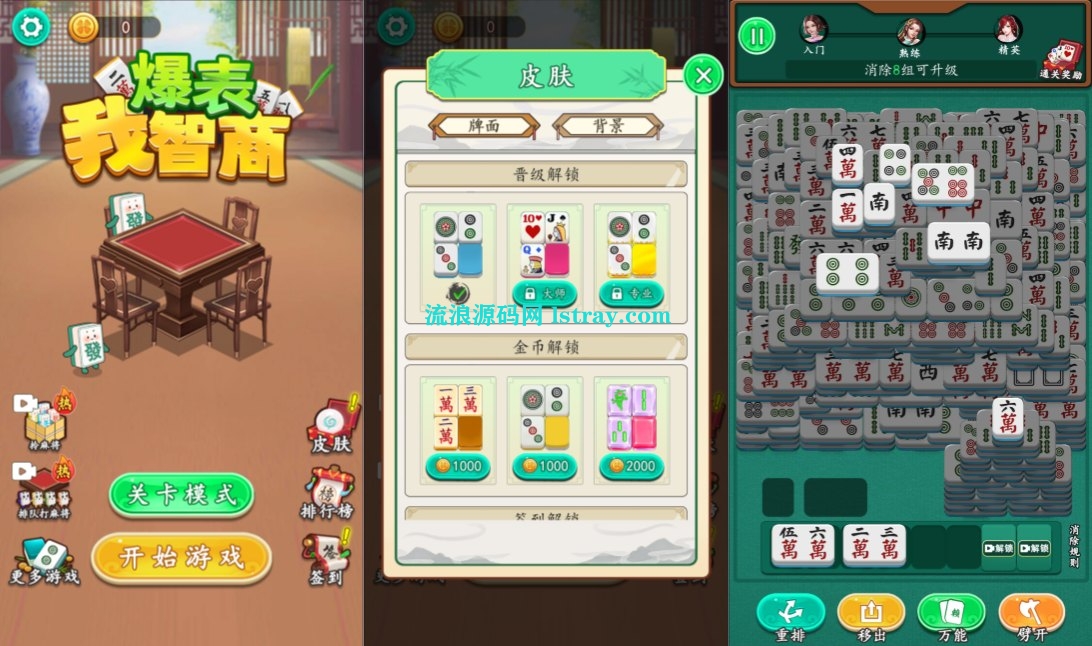1092x646 pixels.
Task: Choose 关卡模式 level mode
Action: (x=181, y=495)
